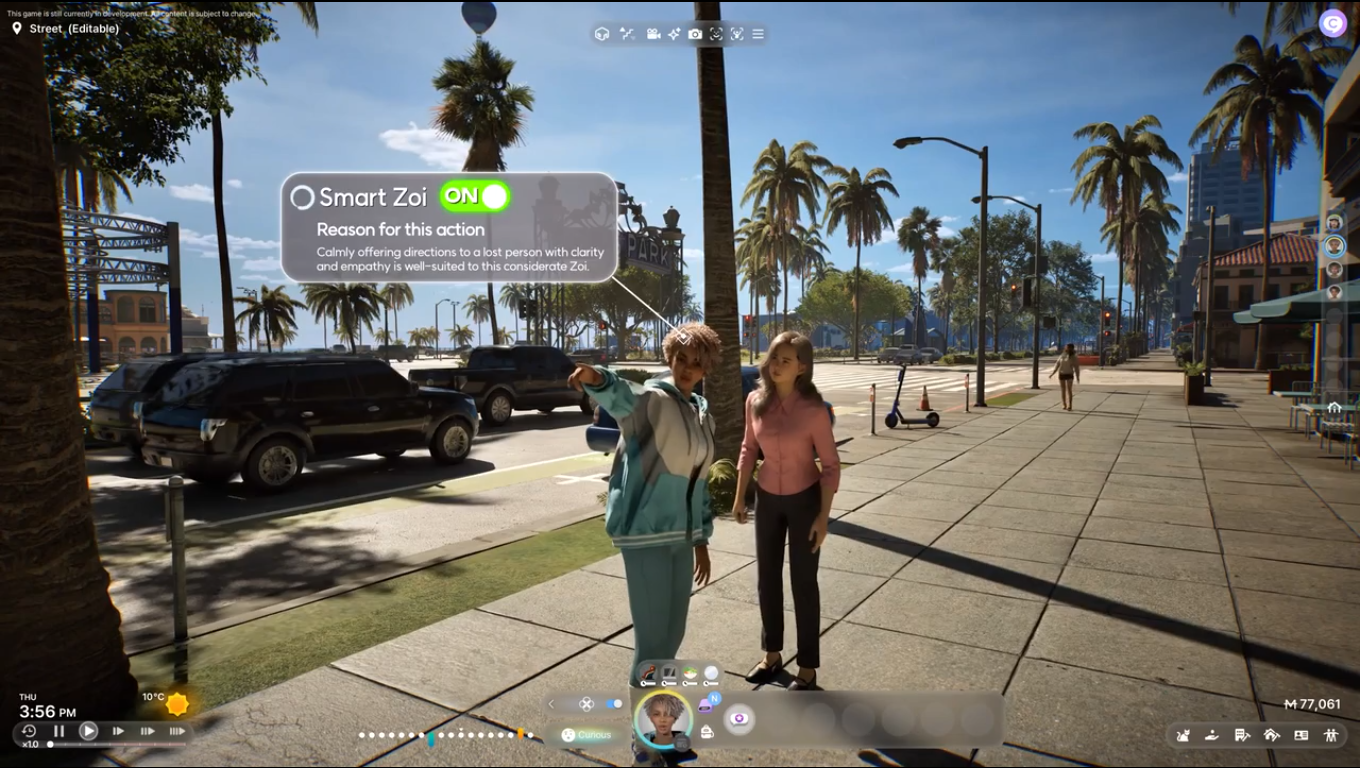
Task: Click the video camera icon in top toolbar
Action: (x=653, y=34)
